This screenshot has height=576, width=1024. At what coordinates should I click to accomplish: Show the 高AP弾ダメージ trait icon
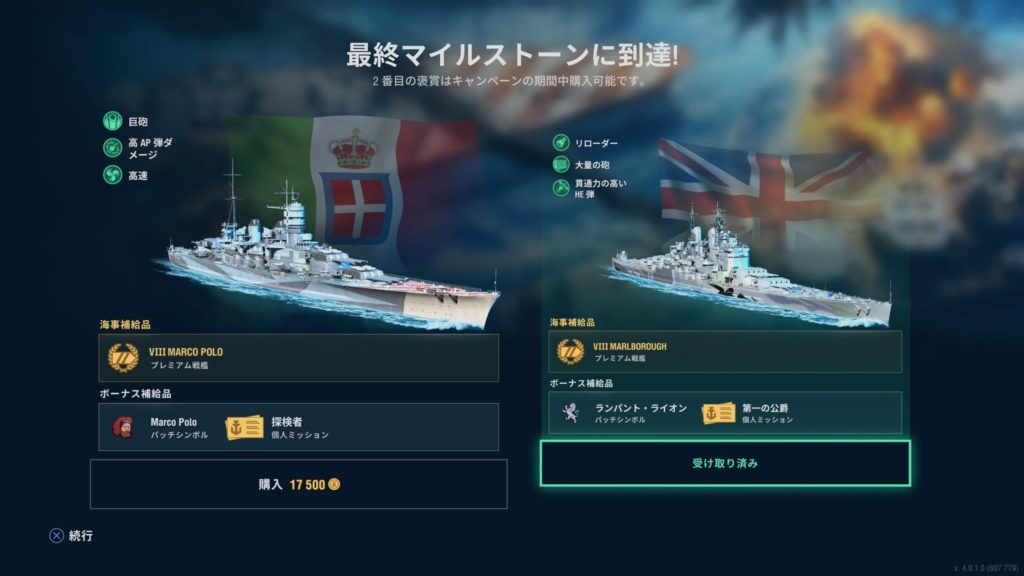(112, 148)
